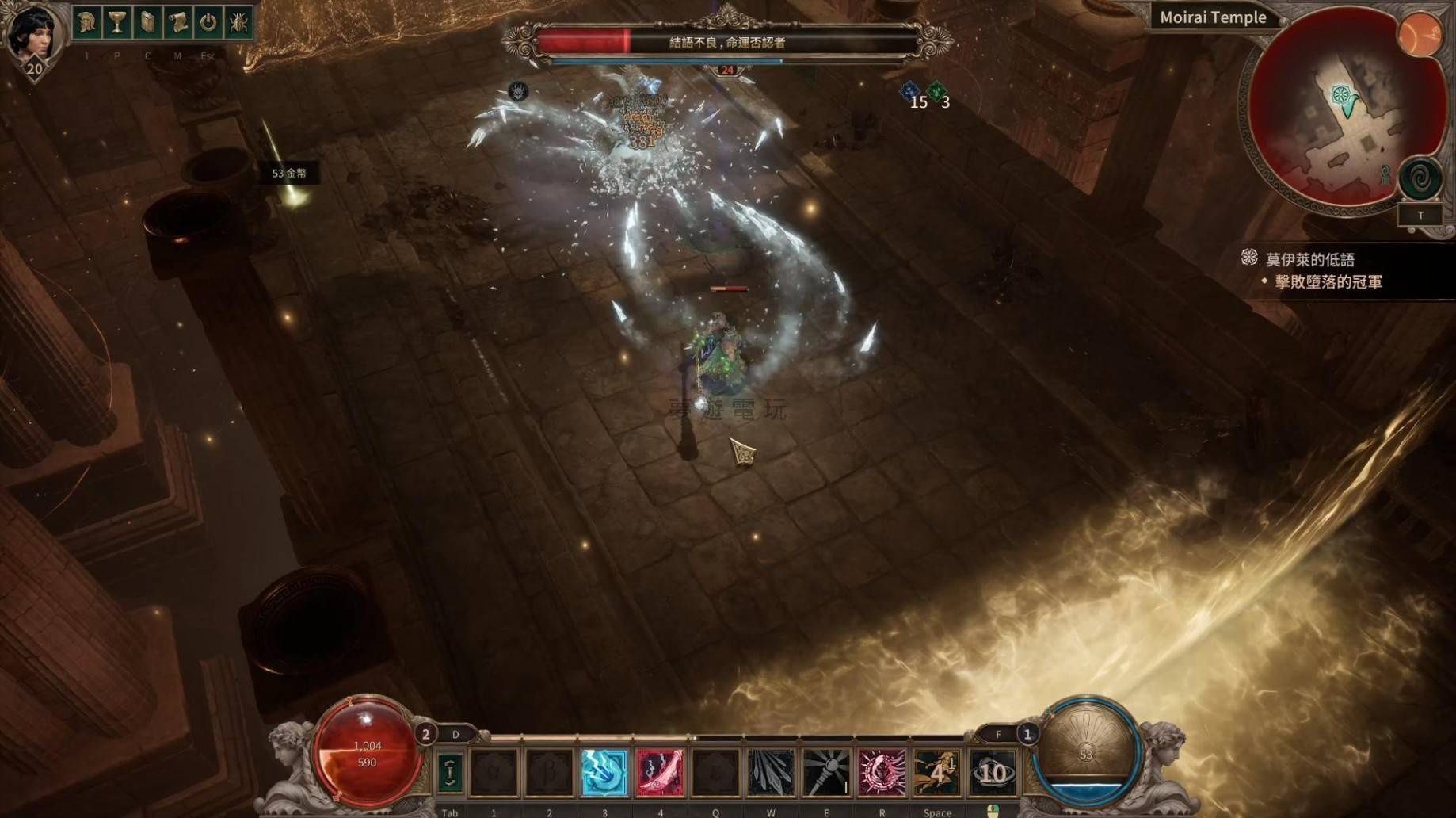Image resolution: width=1456 pixels, height=818 pixels.
Task: Click the character portrait
Action: 33,33
